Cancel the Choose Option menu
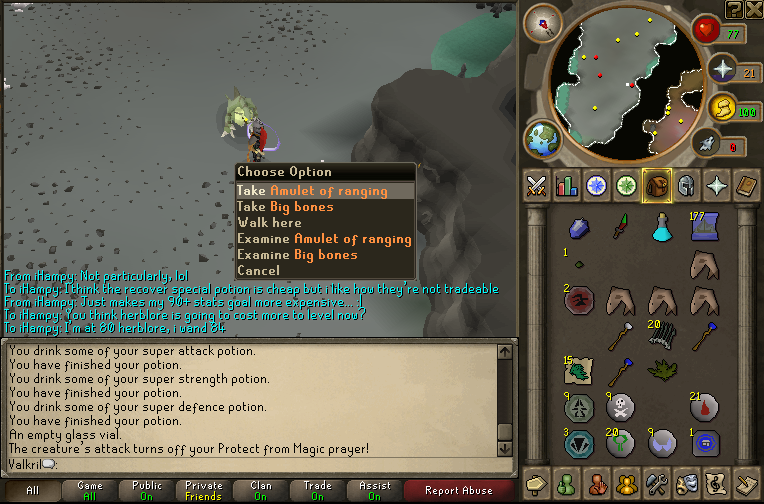This screenshot has height=504, width=764. 259,271
